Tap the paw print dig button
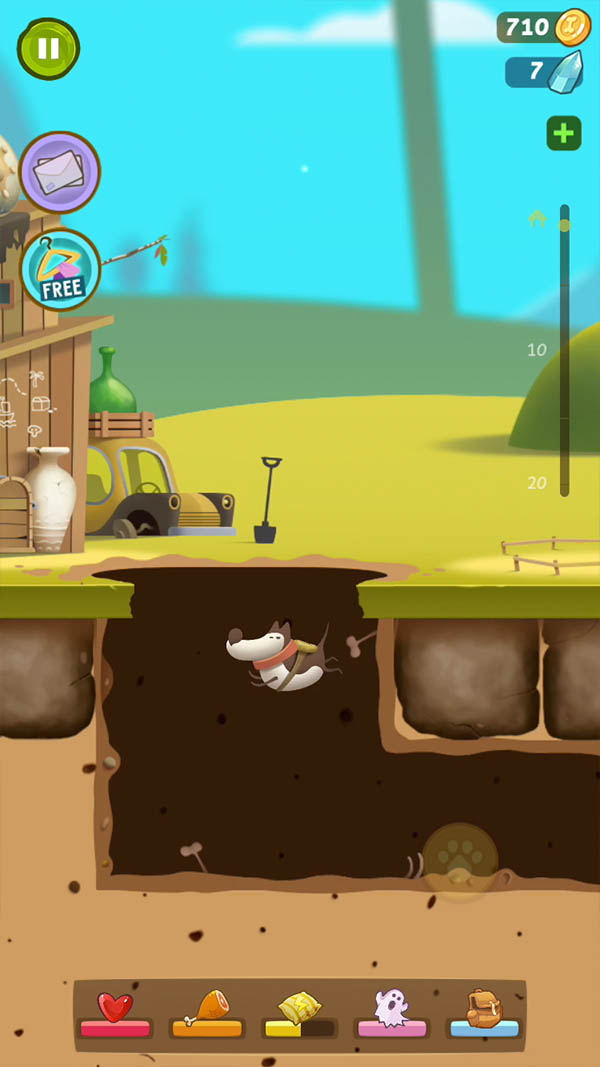The width and height of the screenshot is (600, 1067). (460, 860)
